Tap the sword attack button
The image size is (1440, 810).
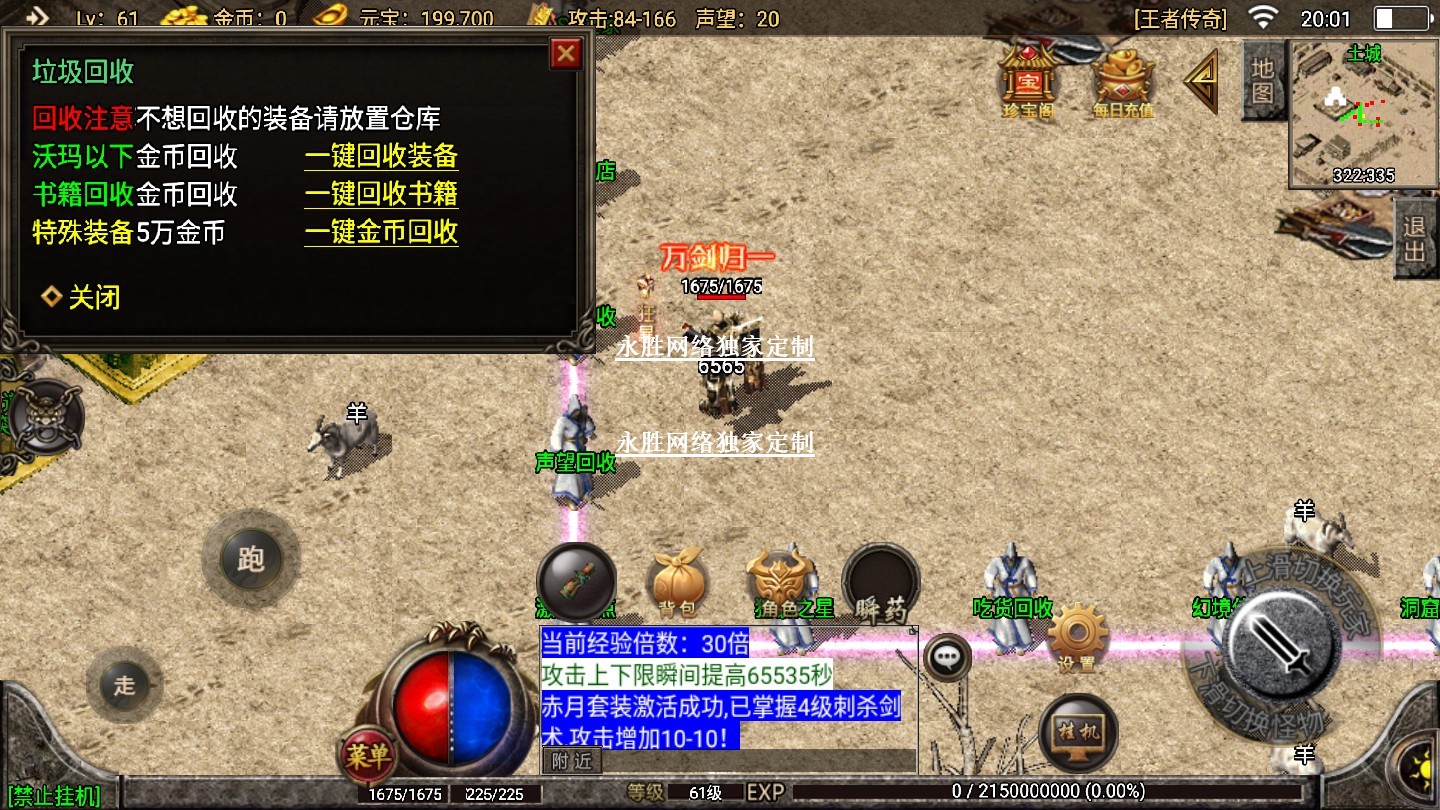click(x=1283, y=636)
